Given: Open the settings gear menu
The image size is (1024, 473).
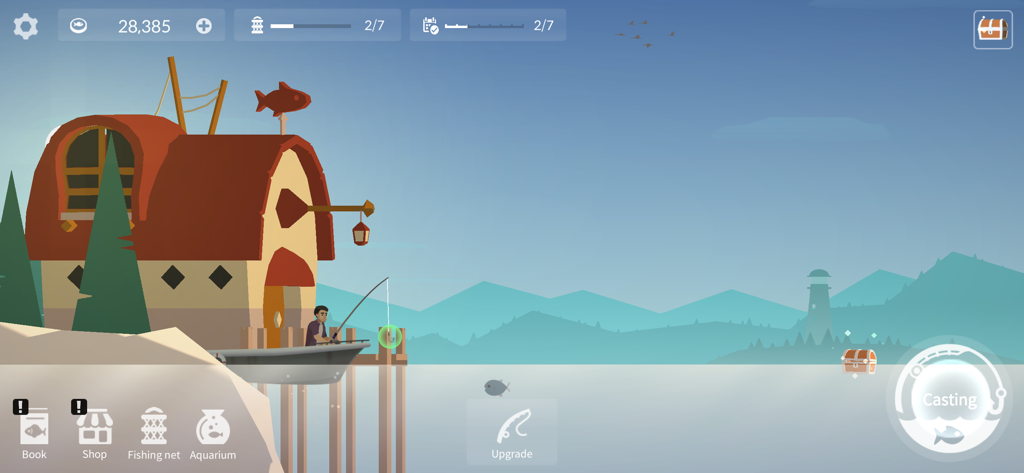Looking at the screenshot, I should [26, 26].
